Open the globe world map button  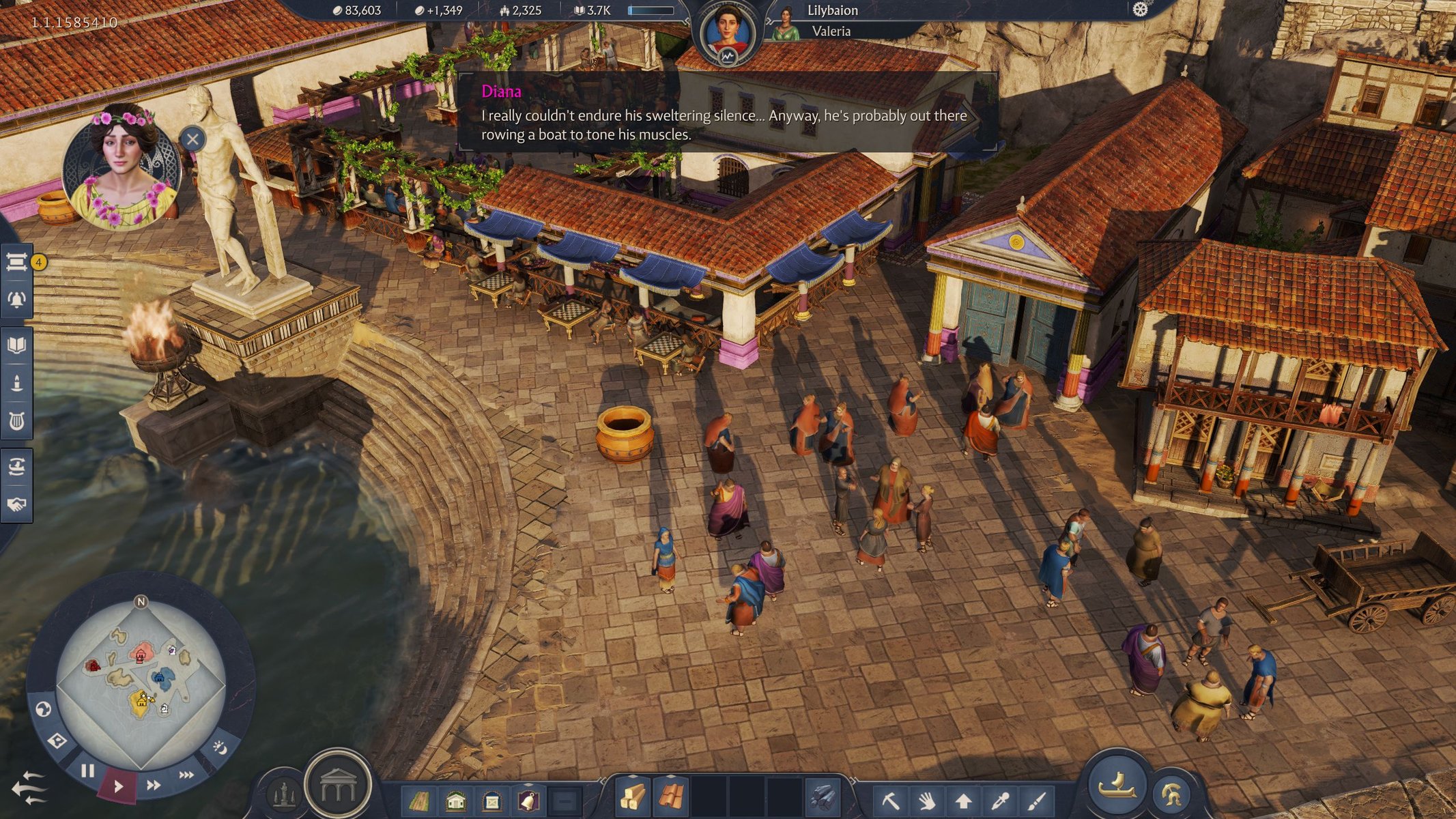coord(43,710)
